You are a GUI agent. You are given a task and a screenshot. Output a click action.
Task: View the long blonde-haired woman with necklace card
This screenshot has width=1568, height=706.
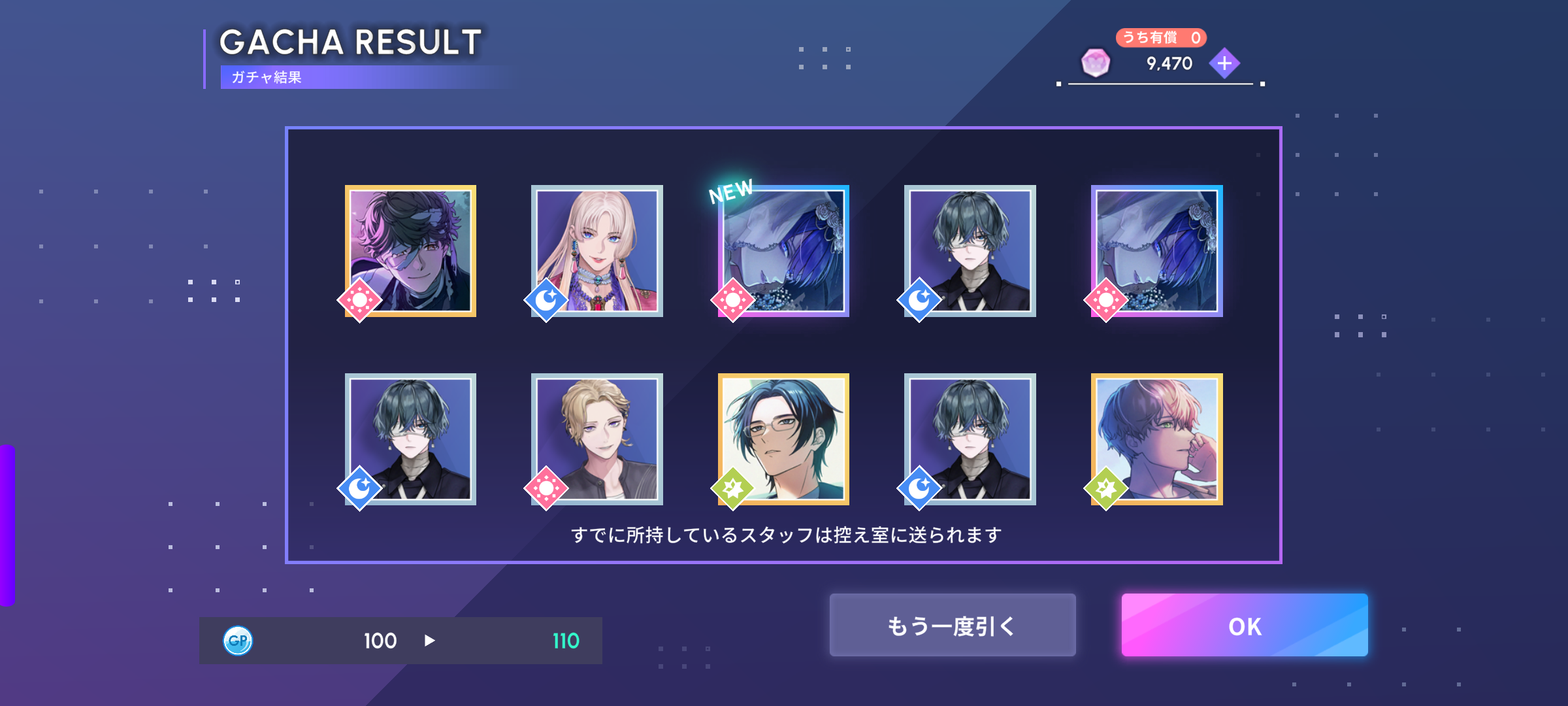click(x=596, y=251)
